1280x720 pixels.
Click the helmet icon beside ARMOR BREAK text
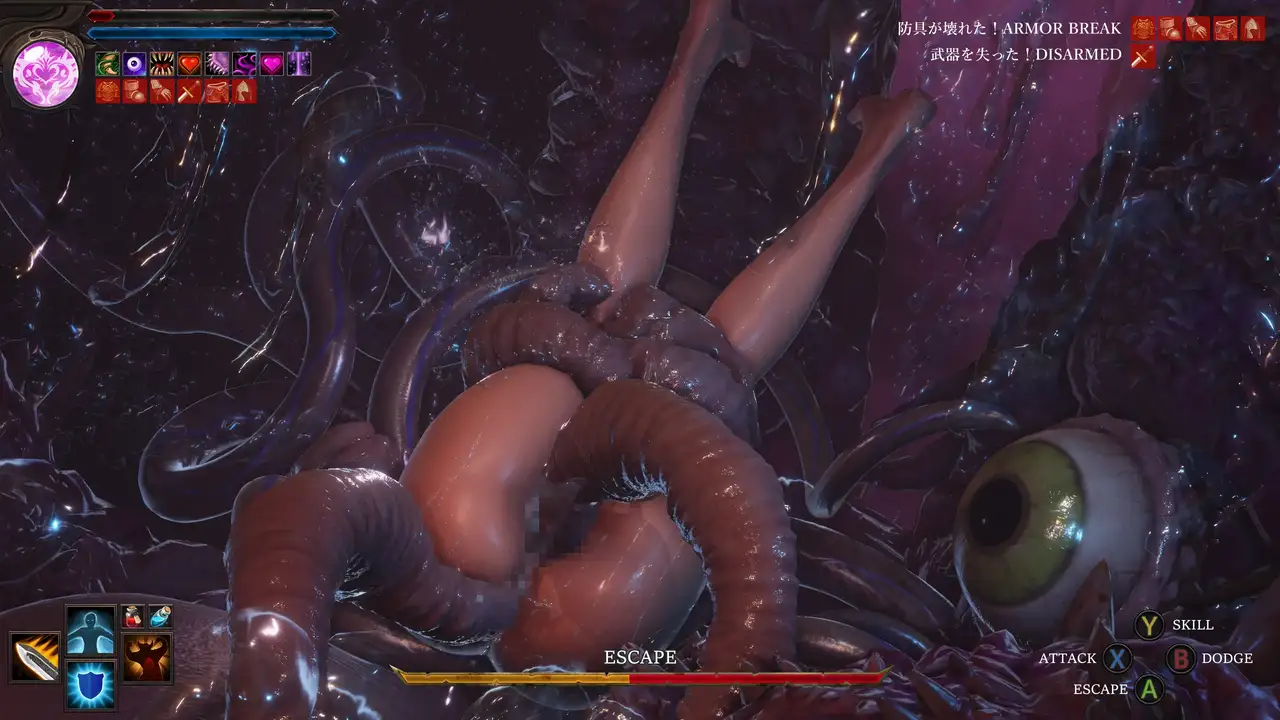tap(1253, 29)
